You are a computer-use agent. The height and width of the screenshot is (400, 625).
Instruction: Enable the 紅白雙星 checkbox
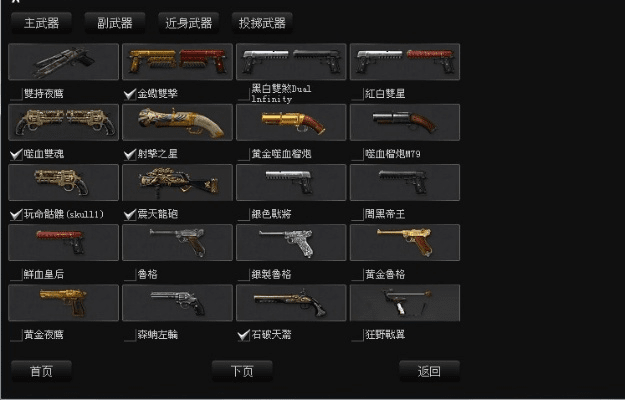click(357, 94)
